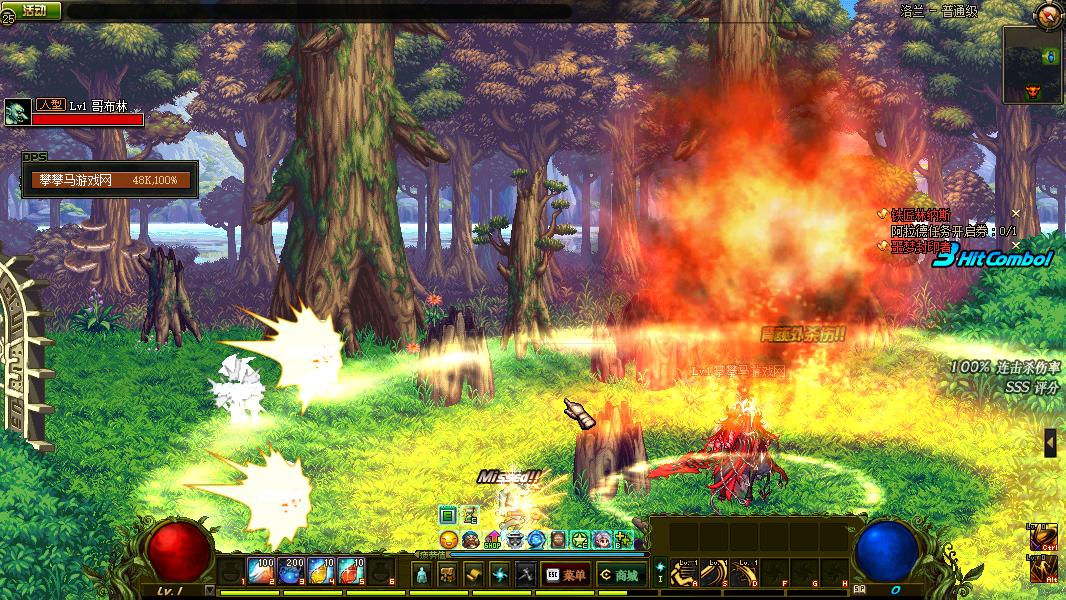Click the pink arrow SHOP icon
Image resolution: width=1066 pixels, height=600 pixels.
click(492, 540)
